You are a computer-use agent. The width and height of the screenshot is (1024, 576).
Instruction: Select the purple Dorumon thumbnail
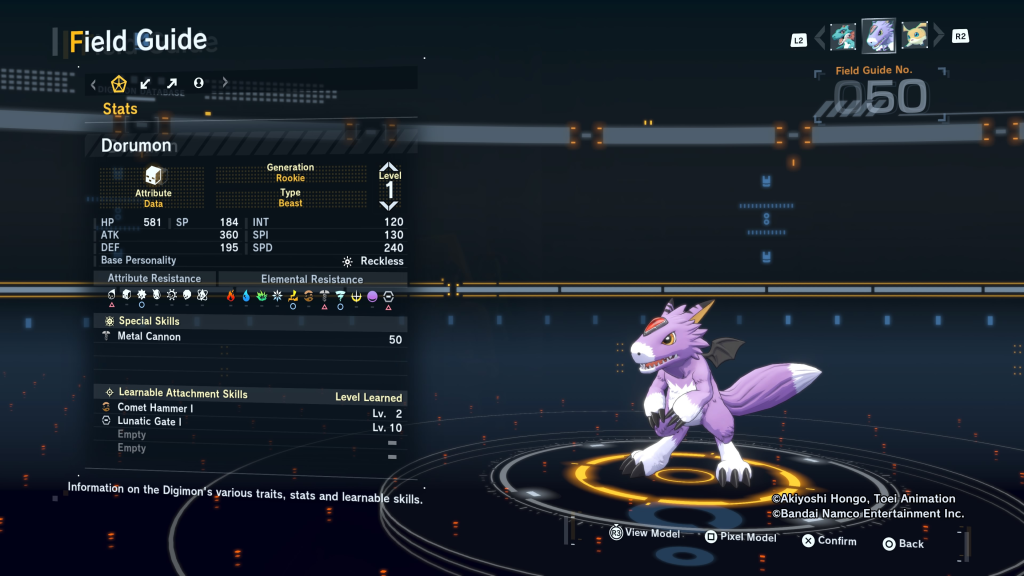pos(879,36)
